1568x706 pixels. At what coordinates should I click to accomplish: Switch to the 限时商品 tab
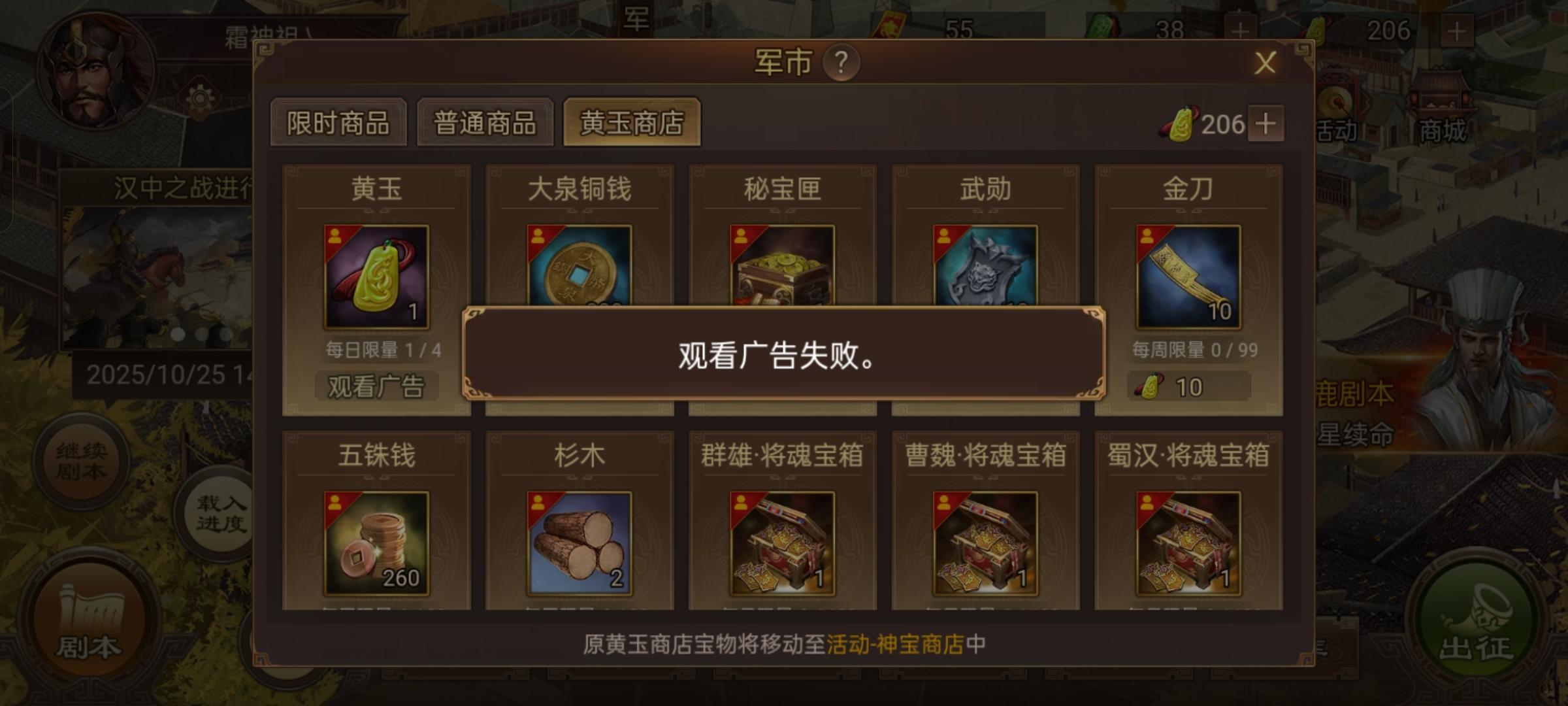pos(338,123)
